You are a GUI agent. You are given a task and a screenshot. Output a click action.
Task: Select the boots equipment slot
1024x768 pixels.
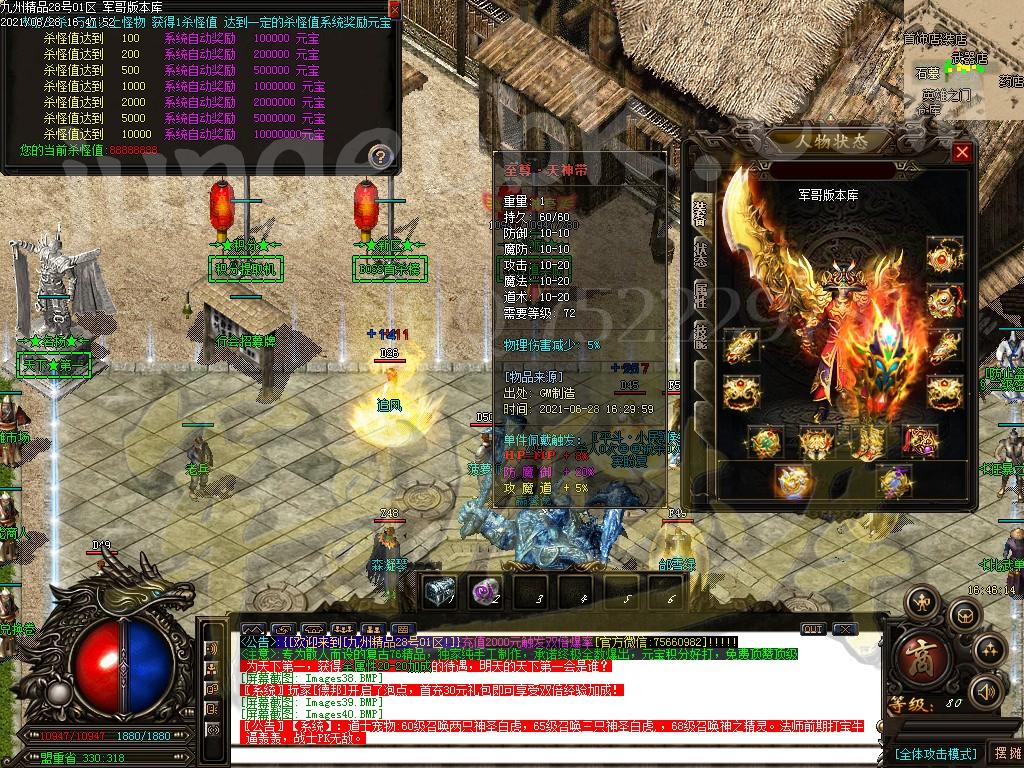869,441
